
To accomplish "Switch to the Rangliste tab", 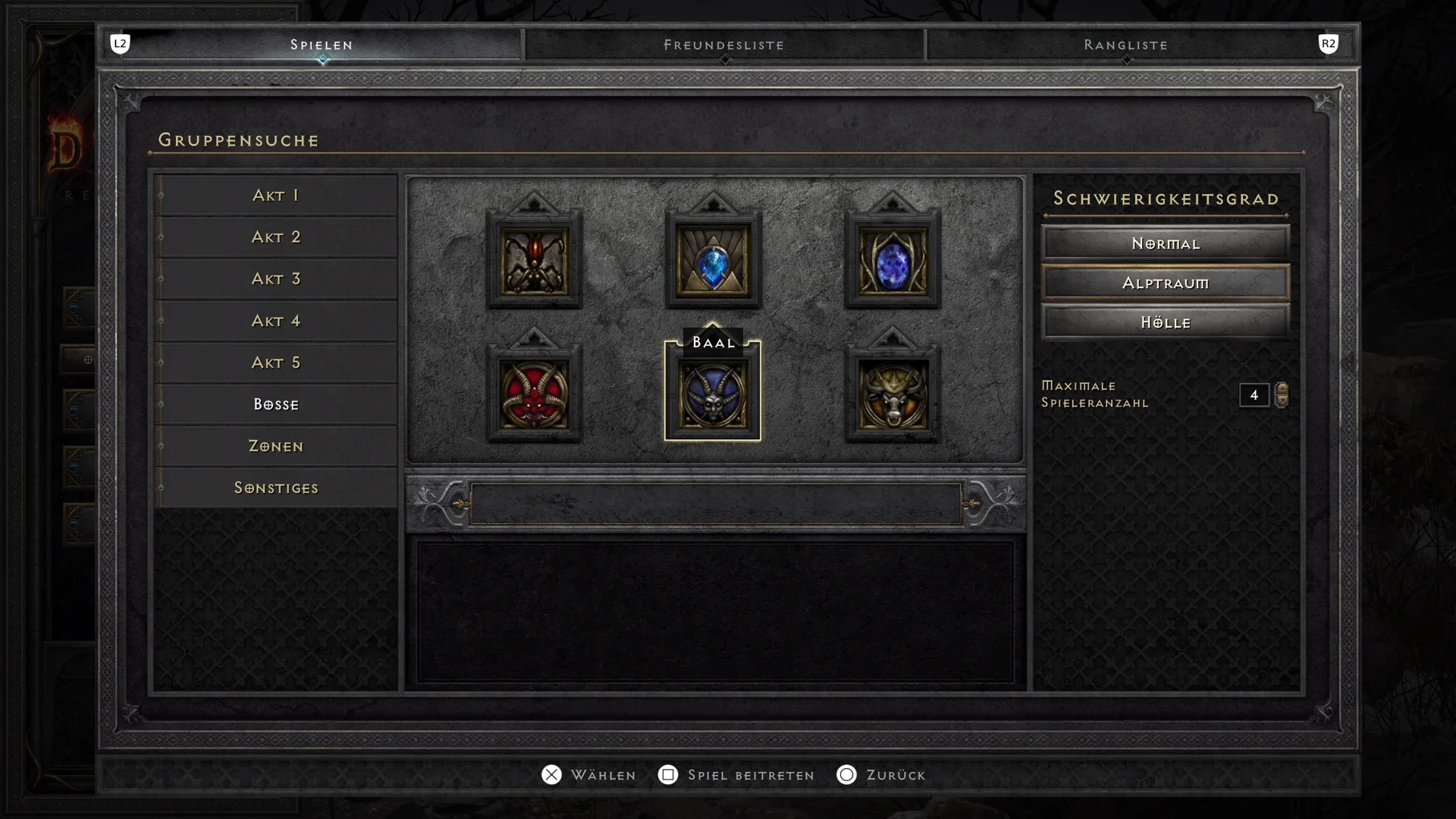I will pyautogui.click(x=1124, y=45).
